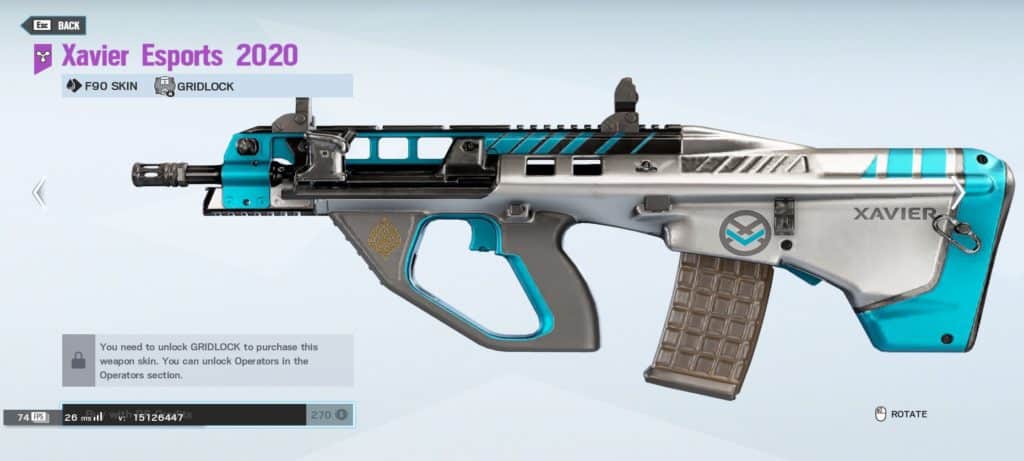Show the previous skin with the left arrow
This screenshot has width=1024, height=461.
39,193
